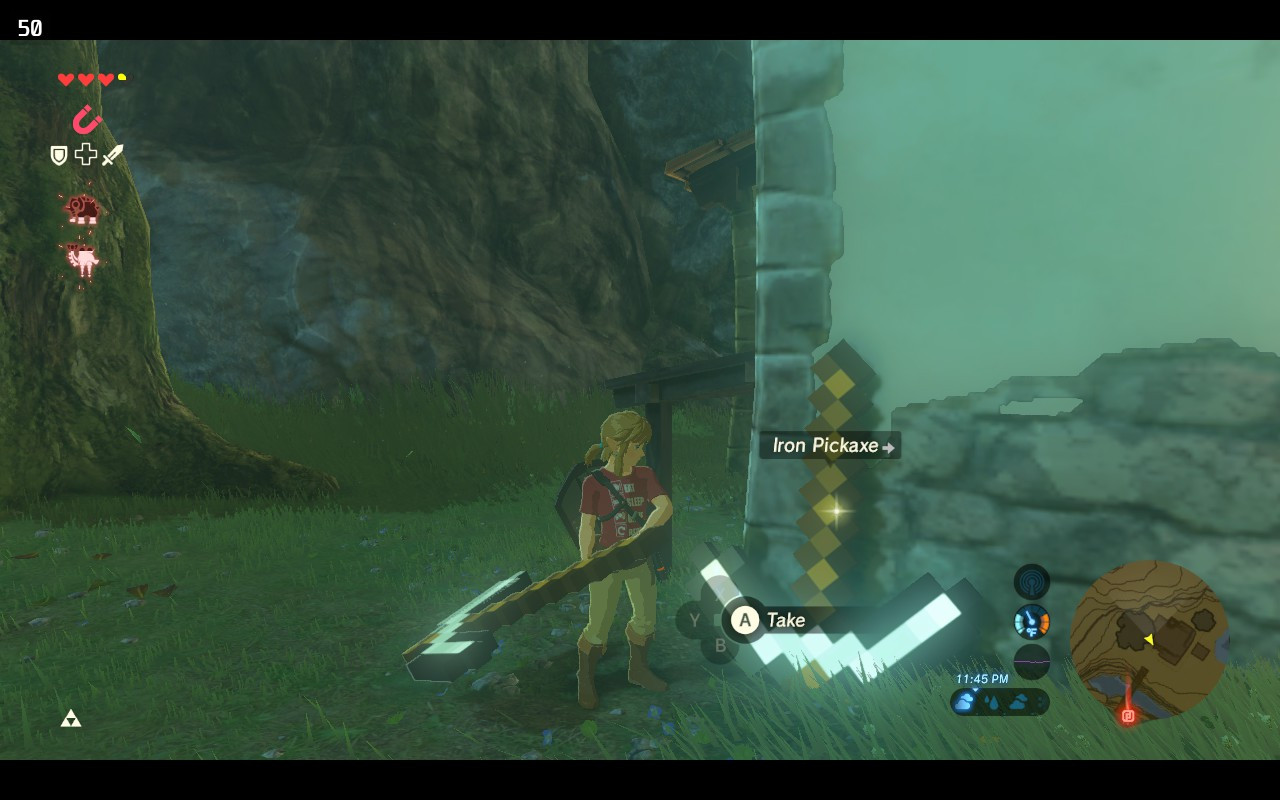Expand the Iron Pickaxe label arrow
Screen dimensions: 1280x800
pos(890,446)
